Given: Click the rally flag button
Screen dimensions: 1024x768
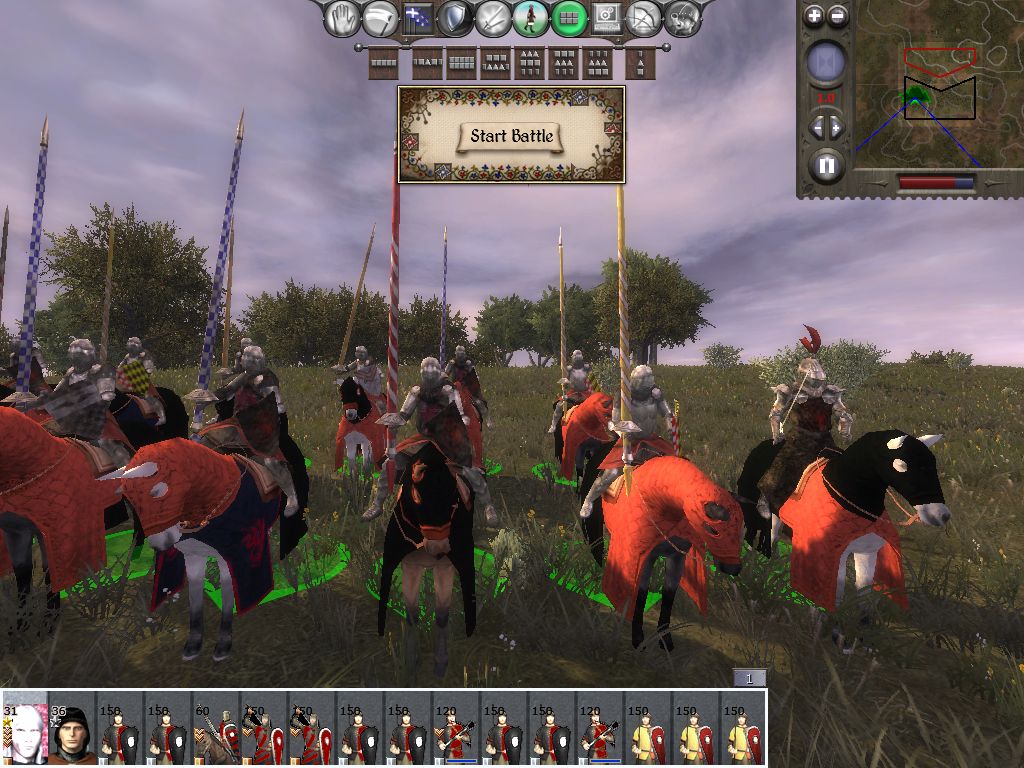Looking at the screenshot, I should tap(417, 17).
